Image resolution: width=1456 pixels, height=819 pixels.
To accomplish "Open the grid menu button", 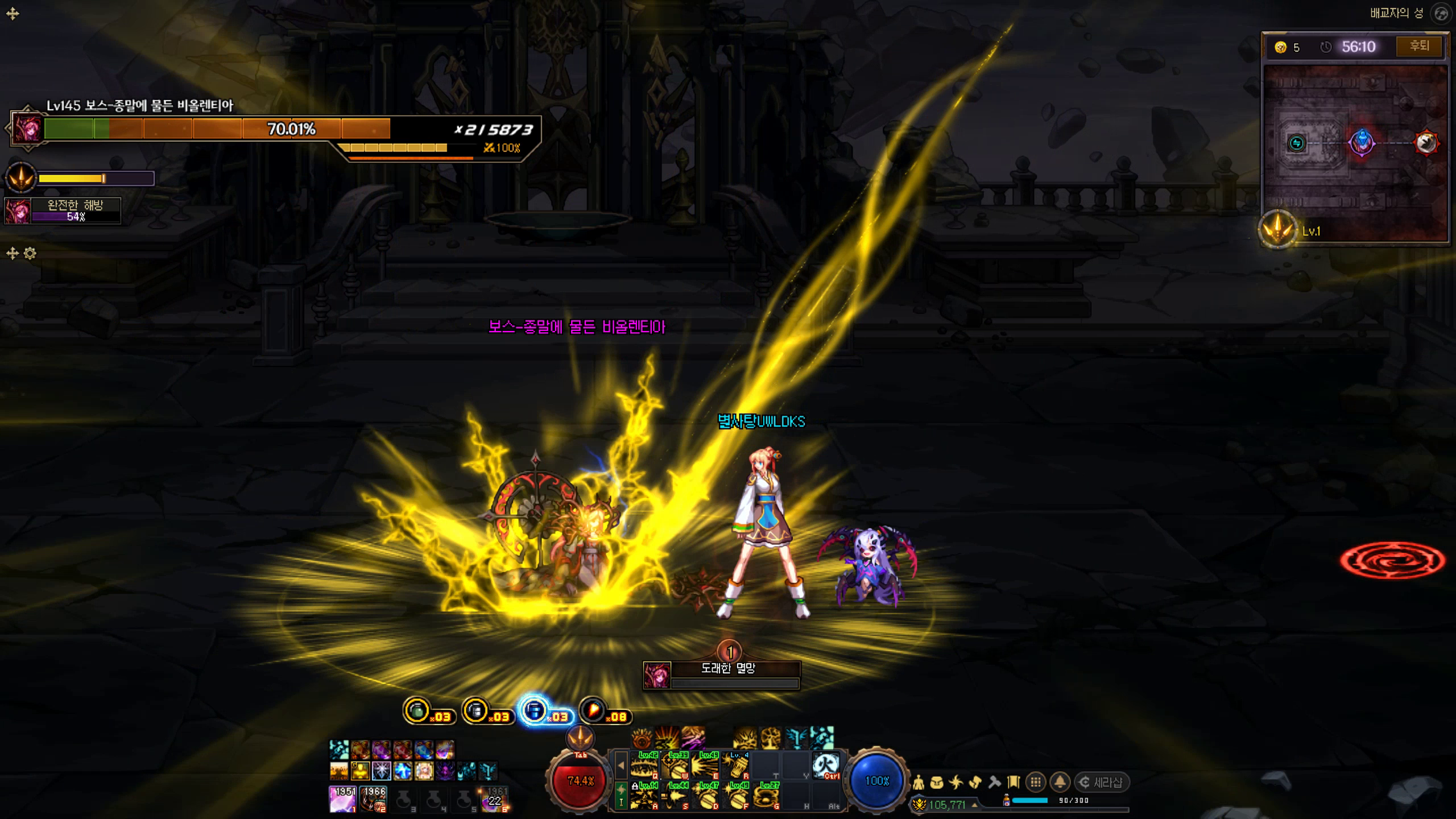I will coord(1036,783).
